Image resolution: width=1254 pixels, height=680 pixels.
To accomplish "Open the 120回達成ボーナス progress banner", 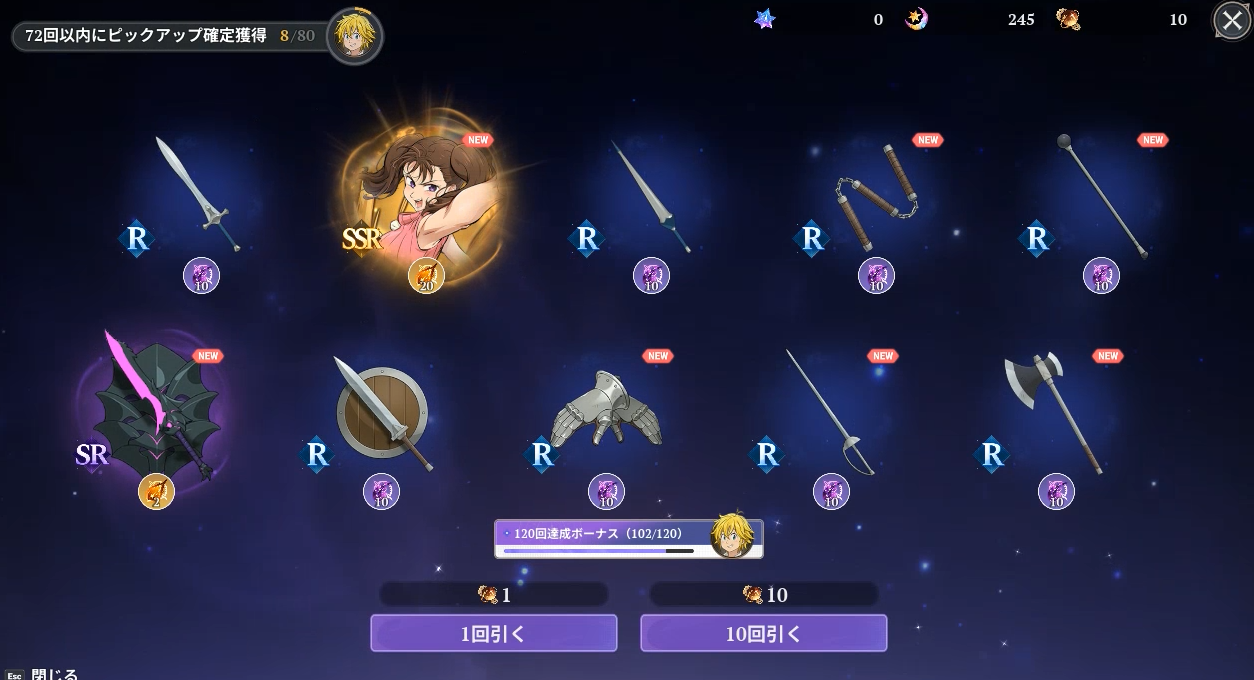I will pyautogui.click(x=628, y=538).
